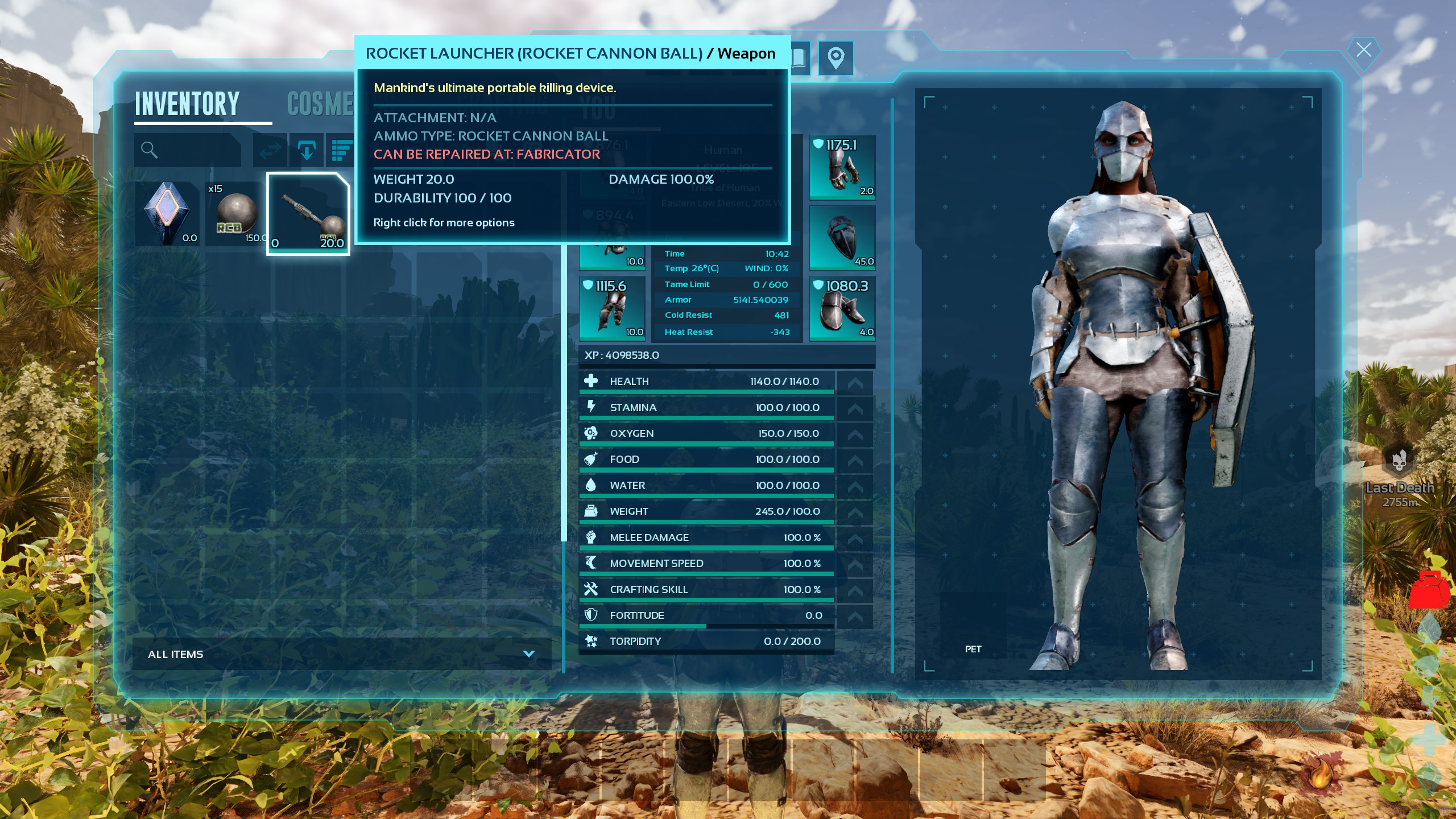The height and width of the screenshot is (819, 1456).
Task: Select the equipped leggings slot
Action: point(612,308)
